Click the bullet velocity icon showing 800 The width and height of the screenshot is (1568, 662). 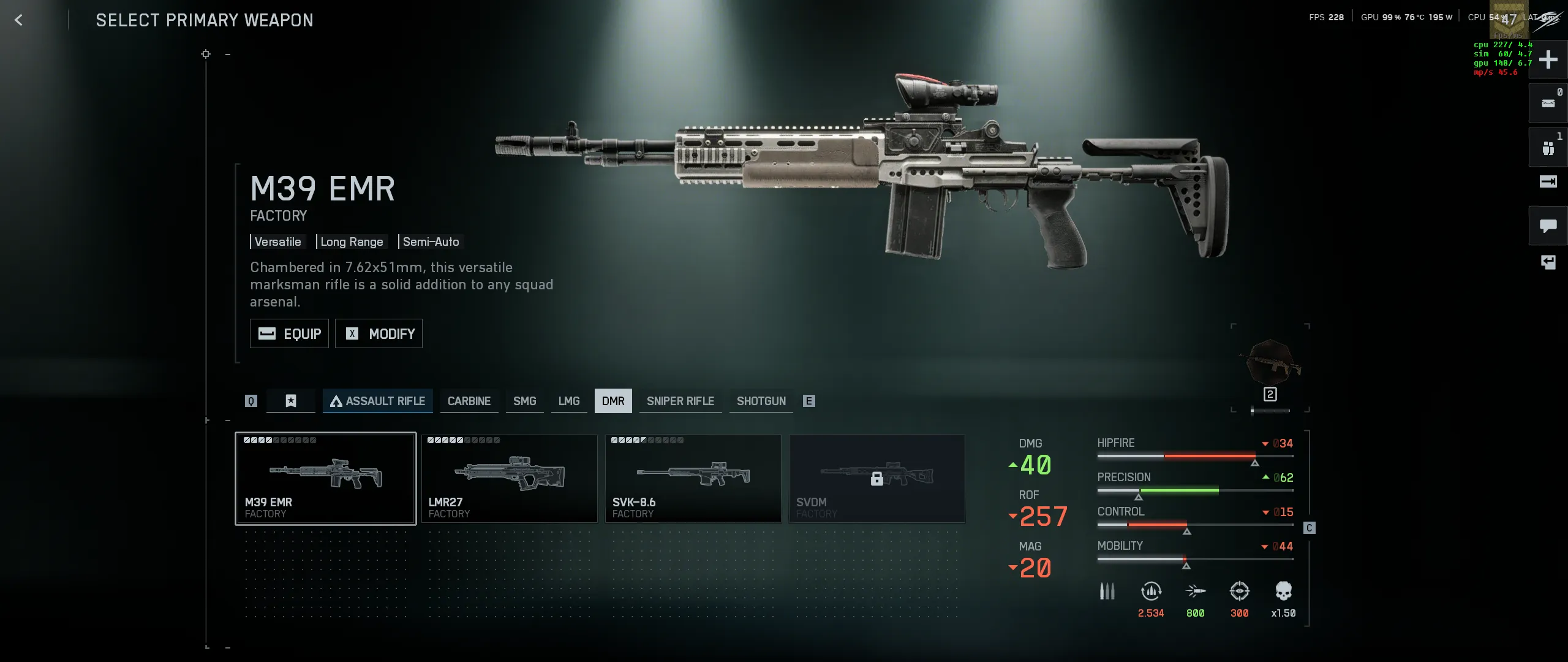click(1195, 590)
